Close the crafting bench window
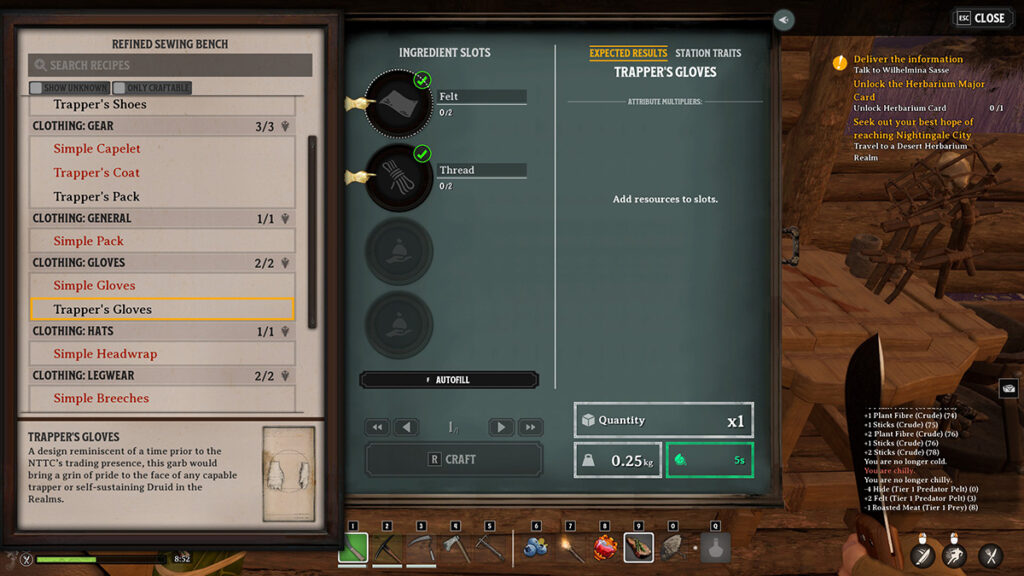Image resolution: width=1024 pixels, height=576 pixels. pos(981,18)
